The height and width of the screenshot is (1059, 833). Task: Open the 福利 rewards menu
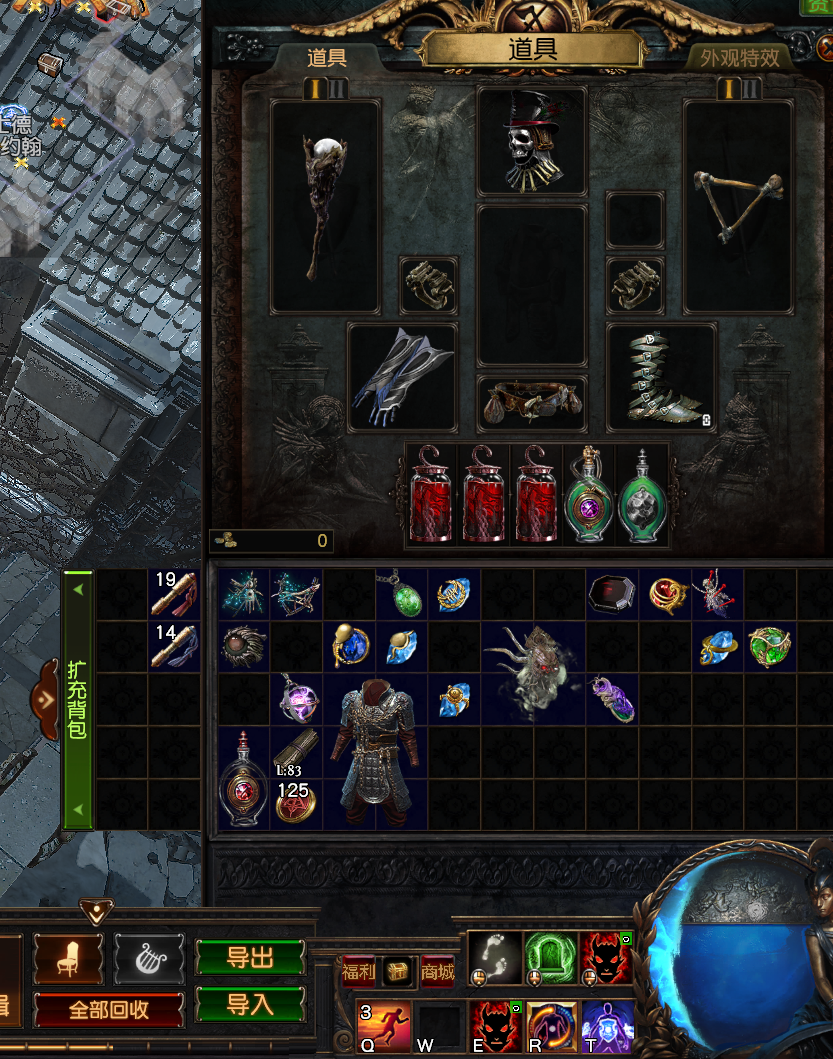(x=359, y=971)
